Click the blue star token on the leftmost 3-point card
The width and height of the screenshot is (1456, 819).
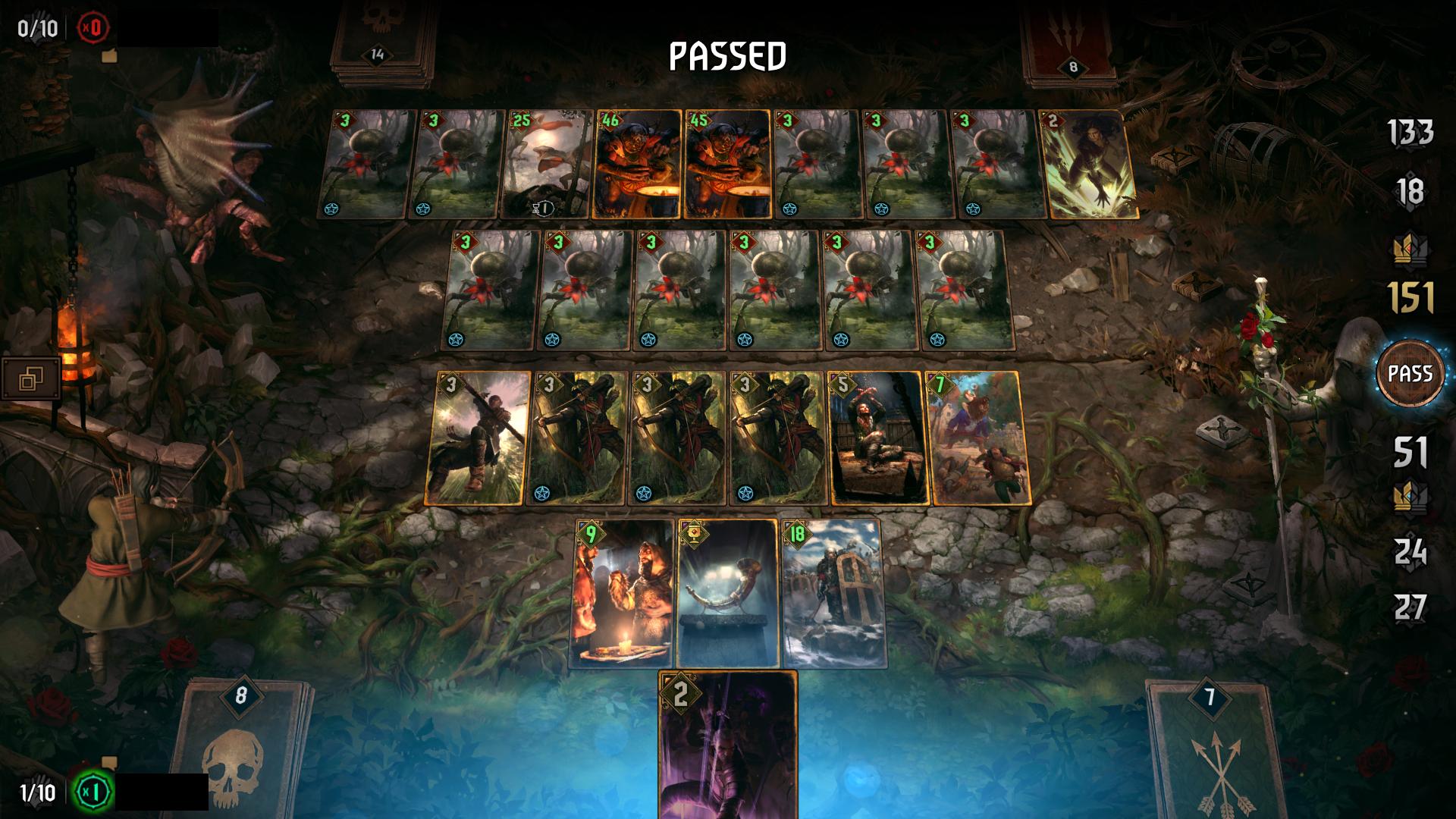[x=331, y=209]
